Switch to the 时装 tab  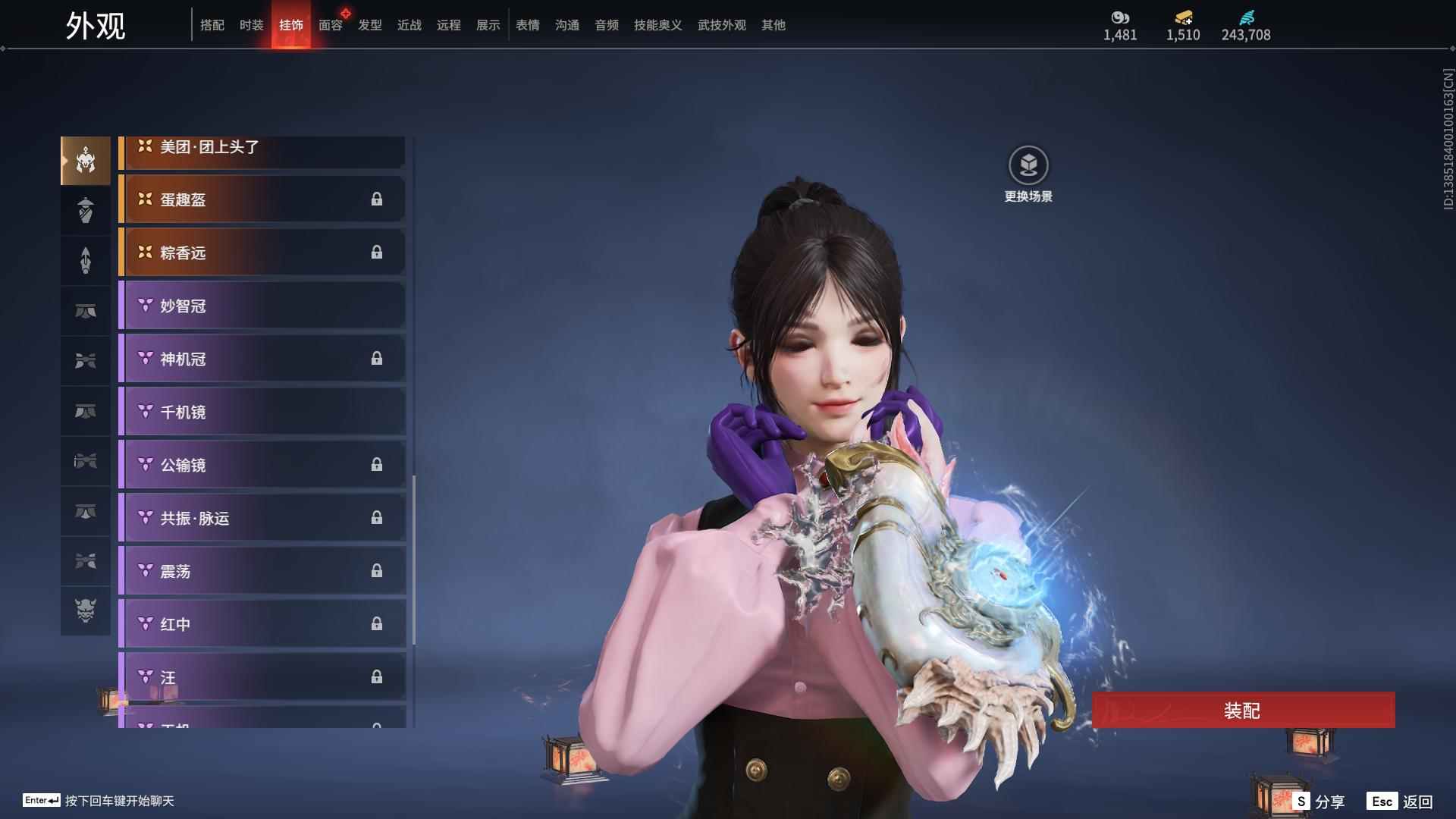click(x=251, y=25)
